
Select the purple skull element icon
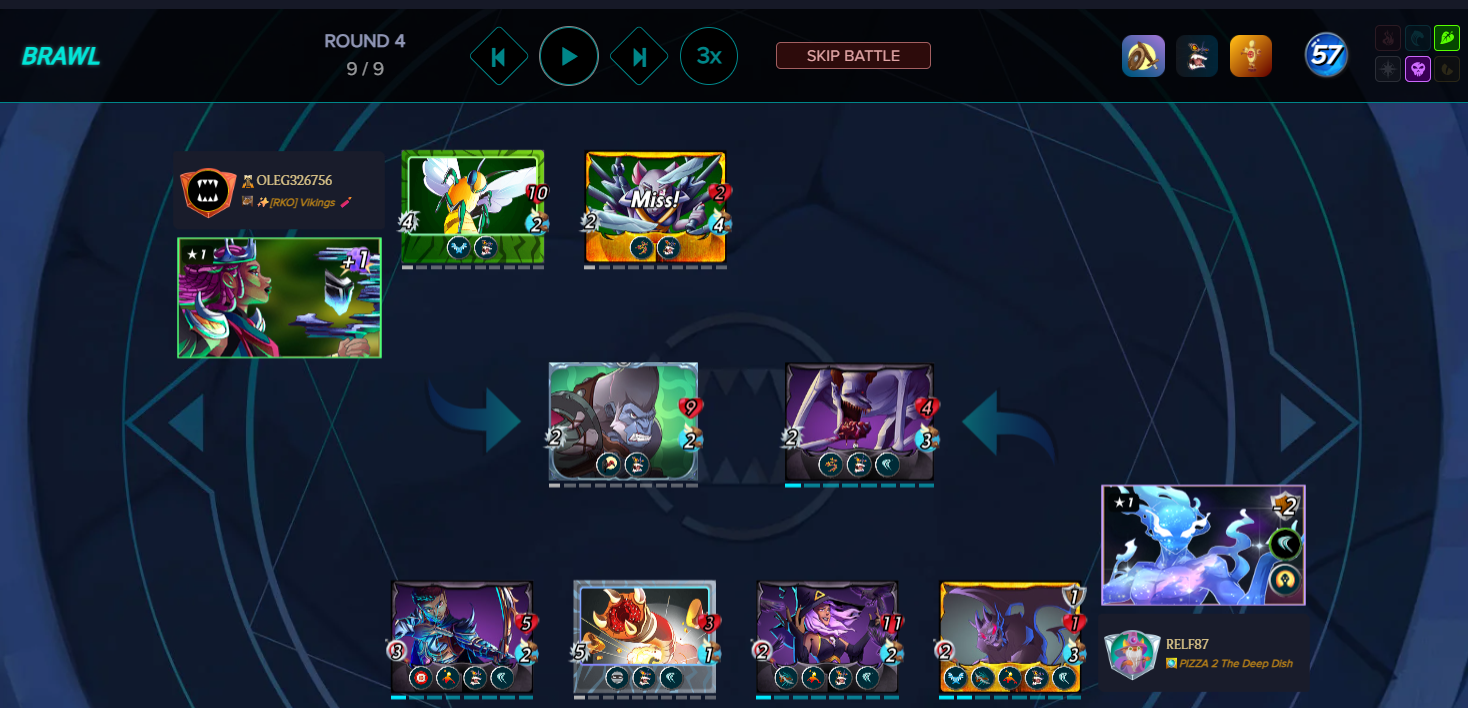pos(1417,69)
